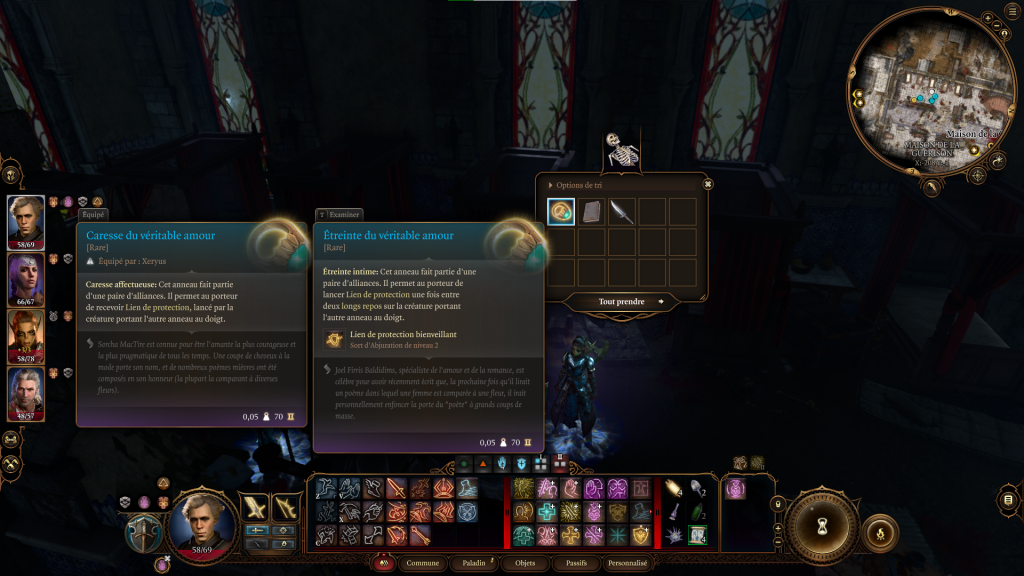Image resolution: width=1024 pixels, height=576 pixels.
Task: Choose the white-haired companion portrait
Action: coord(26,394)
